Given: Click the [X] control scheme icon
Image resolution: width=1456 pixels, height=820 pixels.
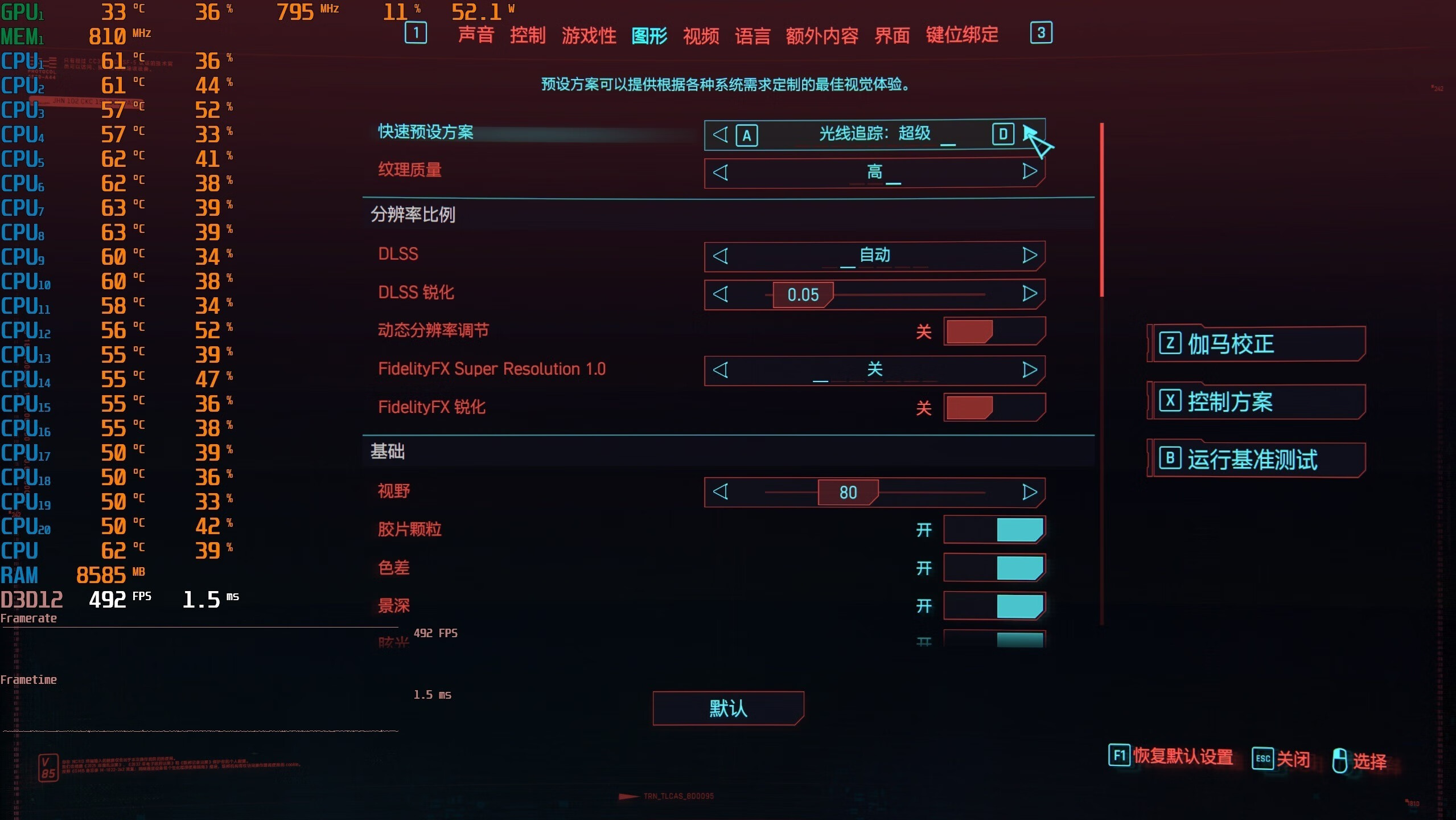Looking at the screenshot, I should [x=1170, y=401].
